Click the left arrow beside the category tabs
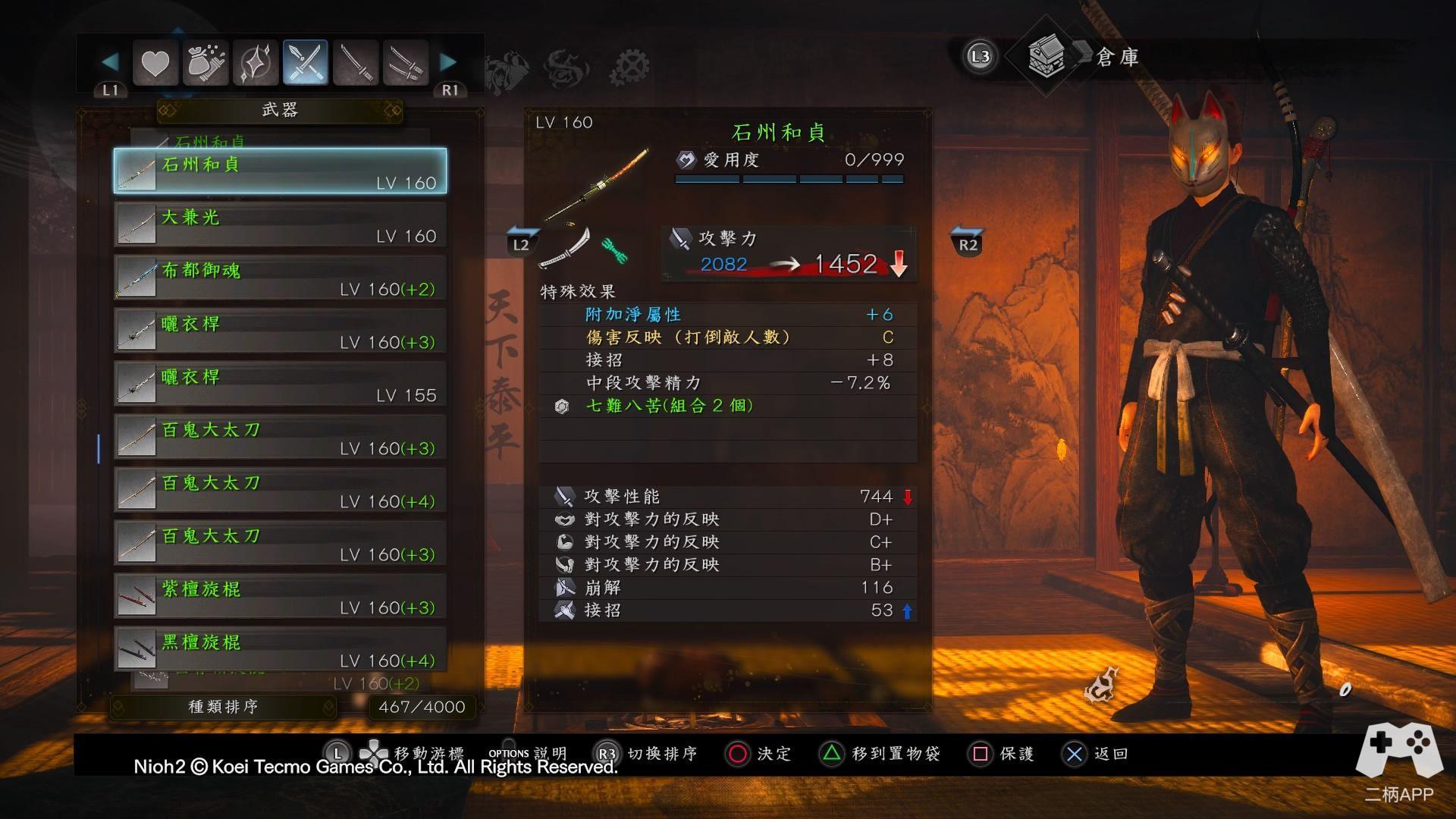 110,61
